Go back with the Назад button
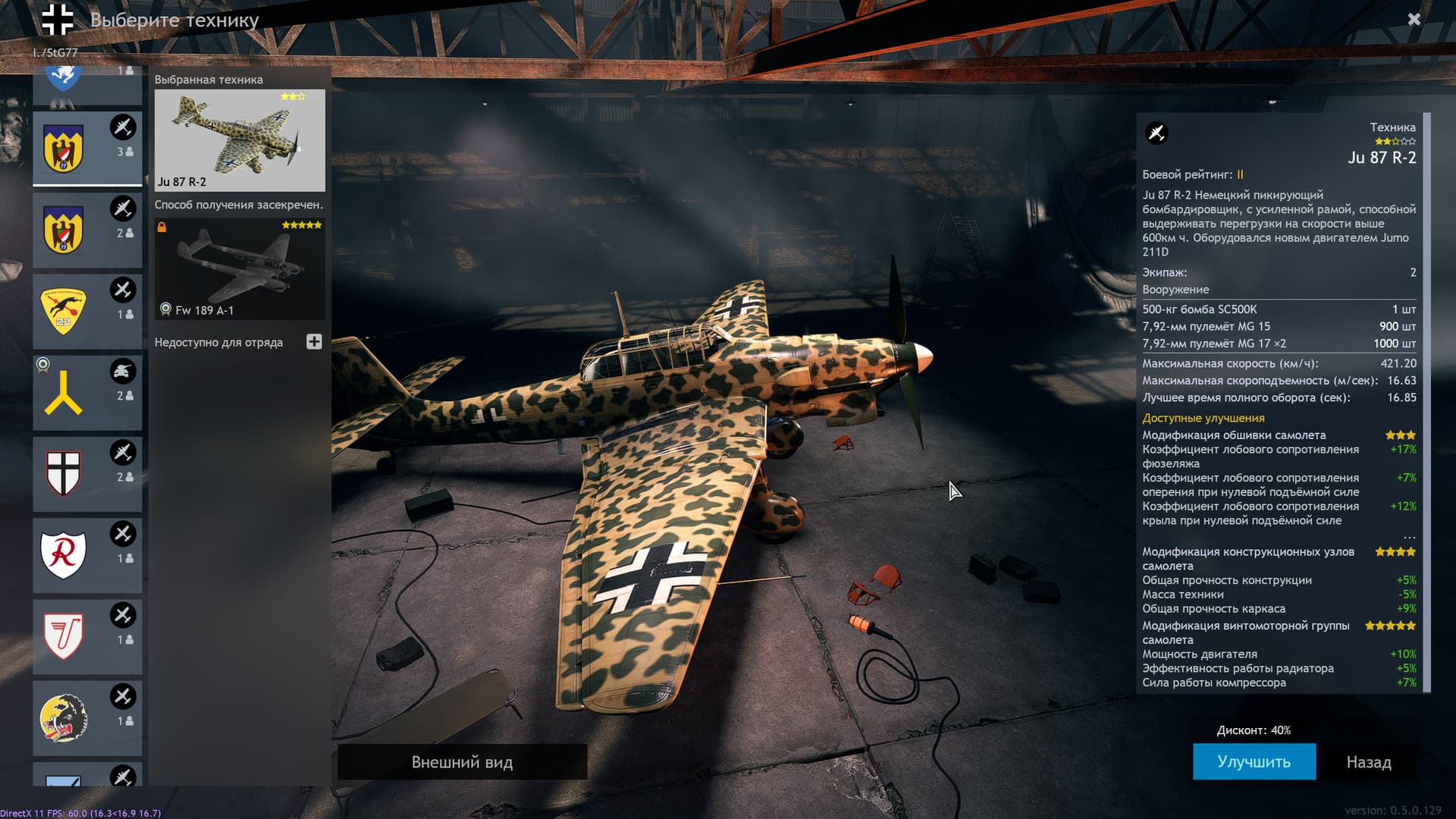Image resolution: width=1456 pixels, height=819 pixels. coord(1368,761)
